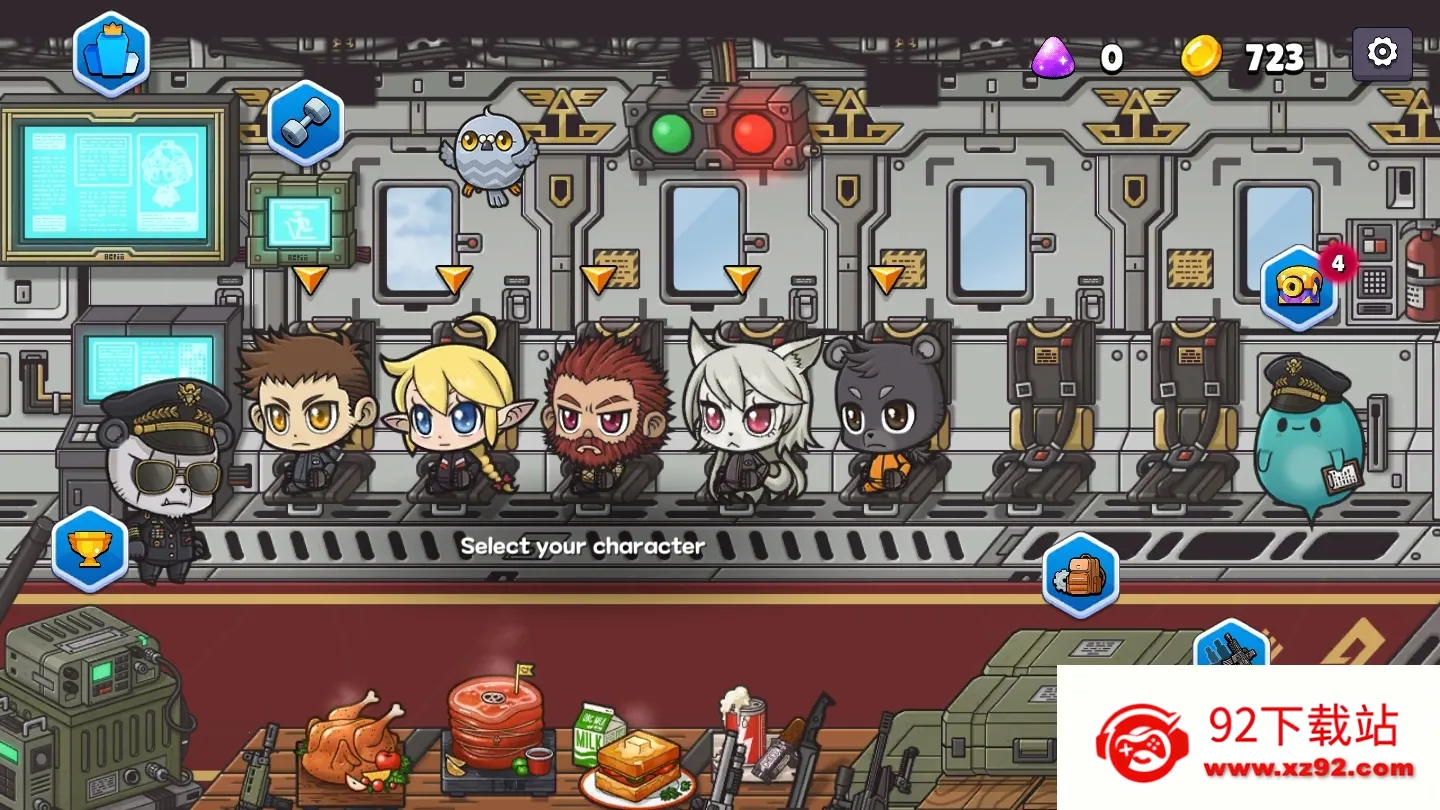The height and width of the screenshot is (810, 1440).
Task: Select the brown-haired soldier character
Action: [x=305, y=410]
